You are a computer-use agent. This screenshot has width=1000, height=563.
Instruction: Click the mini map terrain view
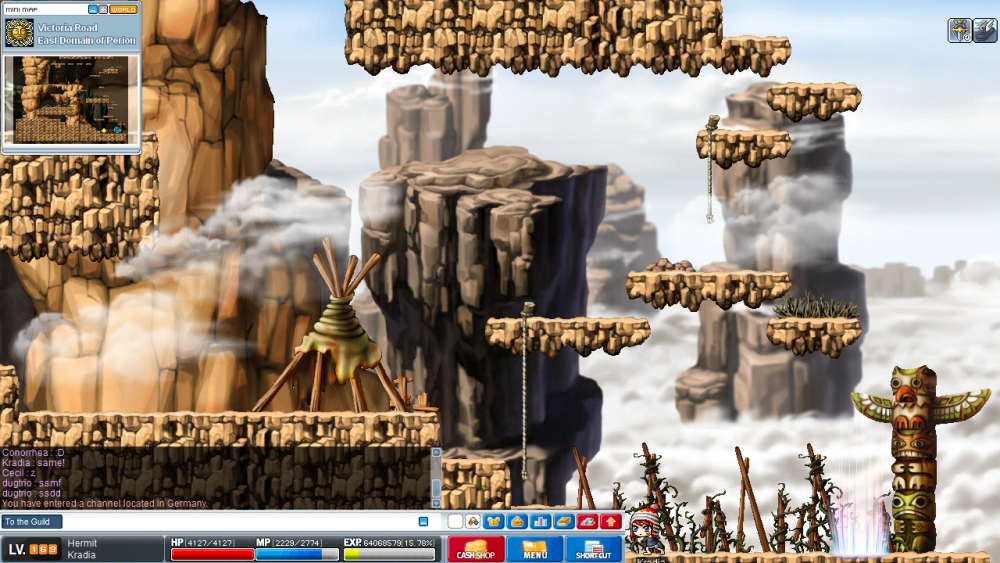(70, 99)
